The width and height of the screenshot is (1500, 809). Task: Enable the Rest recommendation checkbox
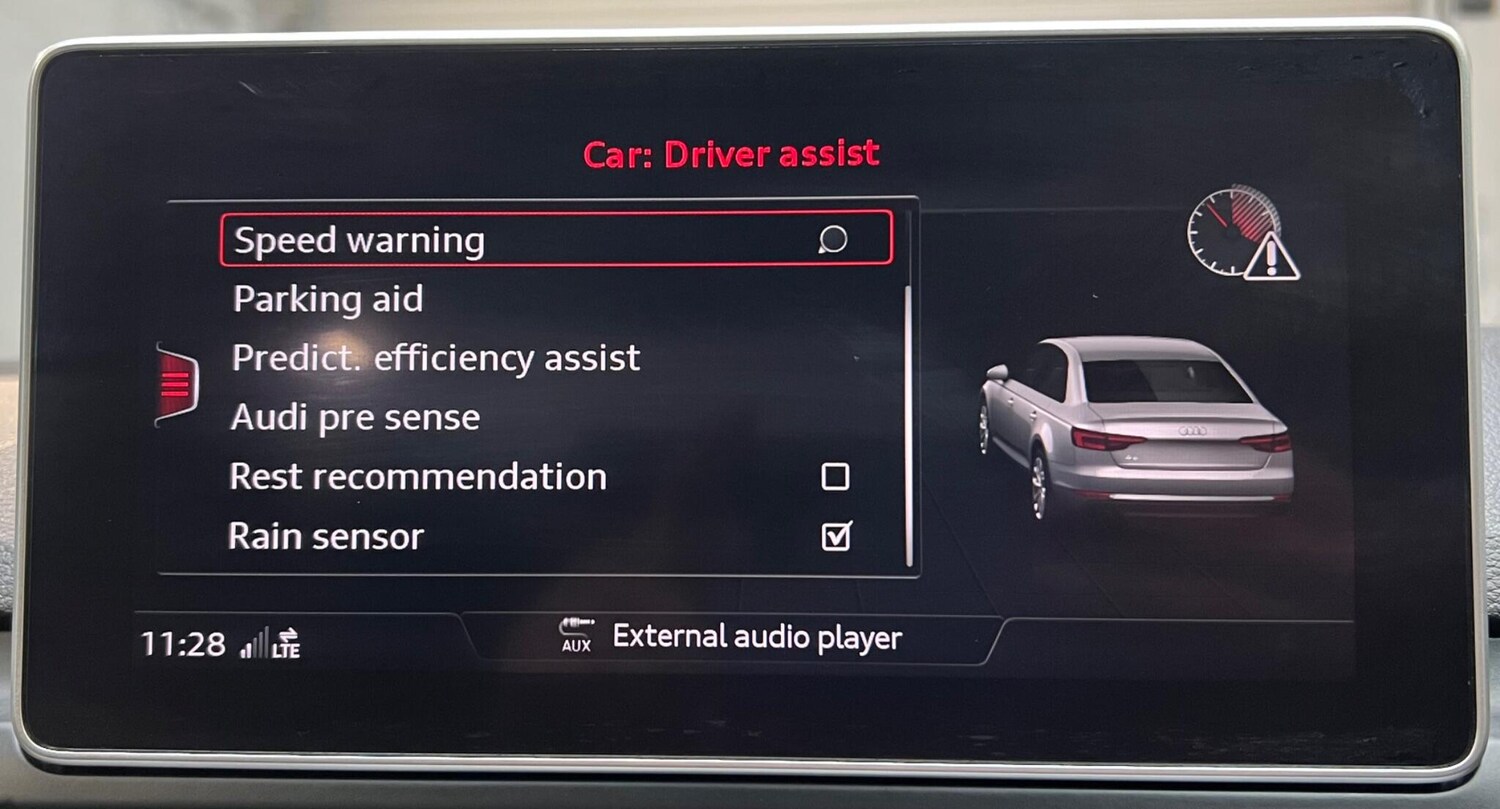point(838,478)
